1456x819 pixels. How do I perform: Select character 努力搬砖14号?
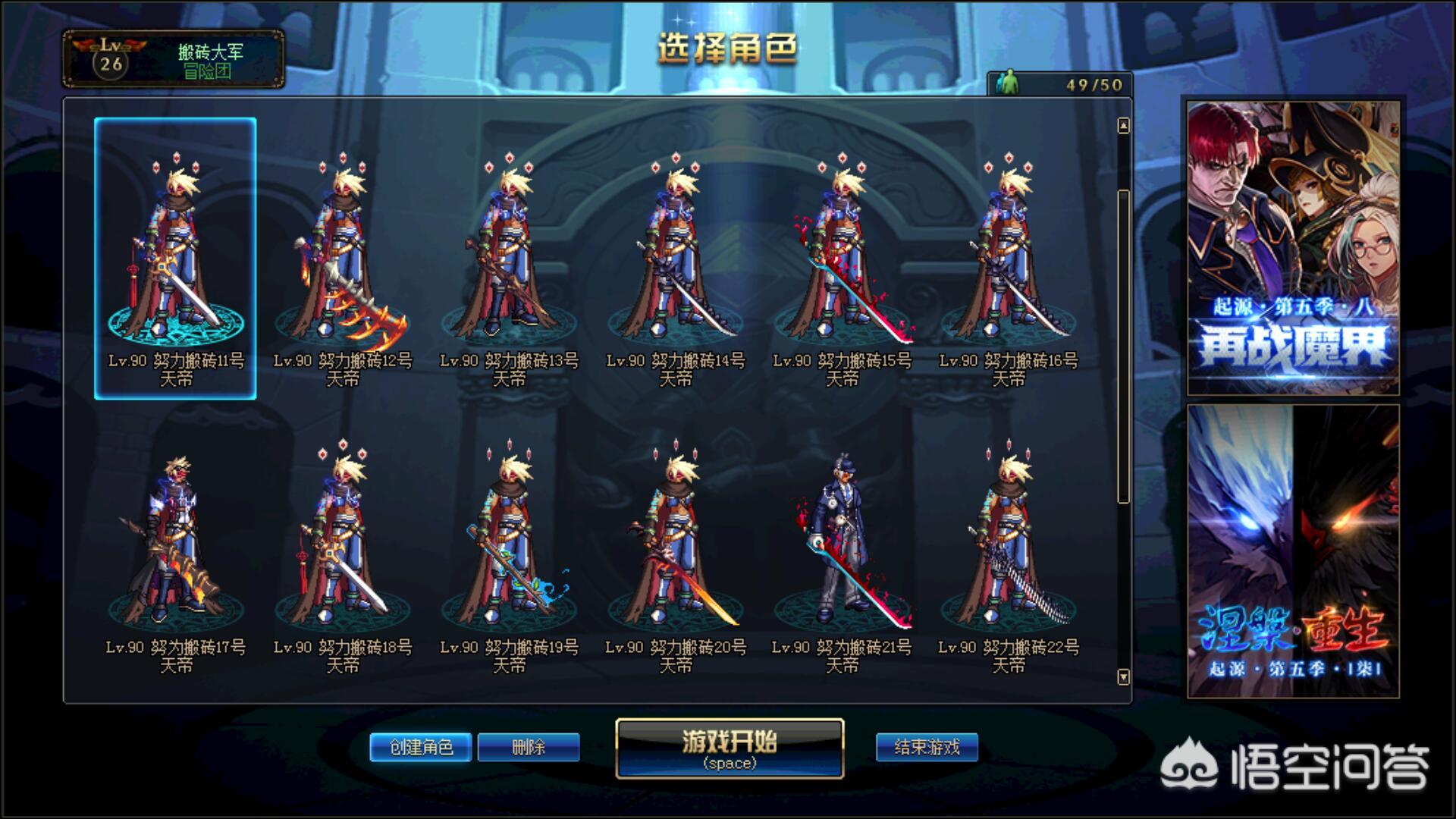tap(676, 258)
